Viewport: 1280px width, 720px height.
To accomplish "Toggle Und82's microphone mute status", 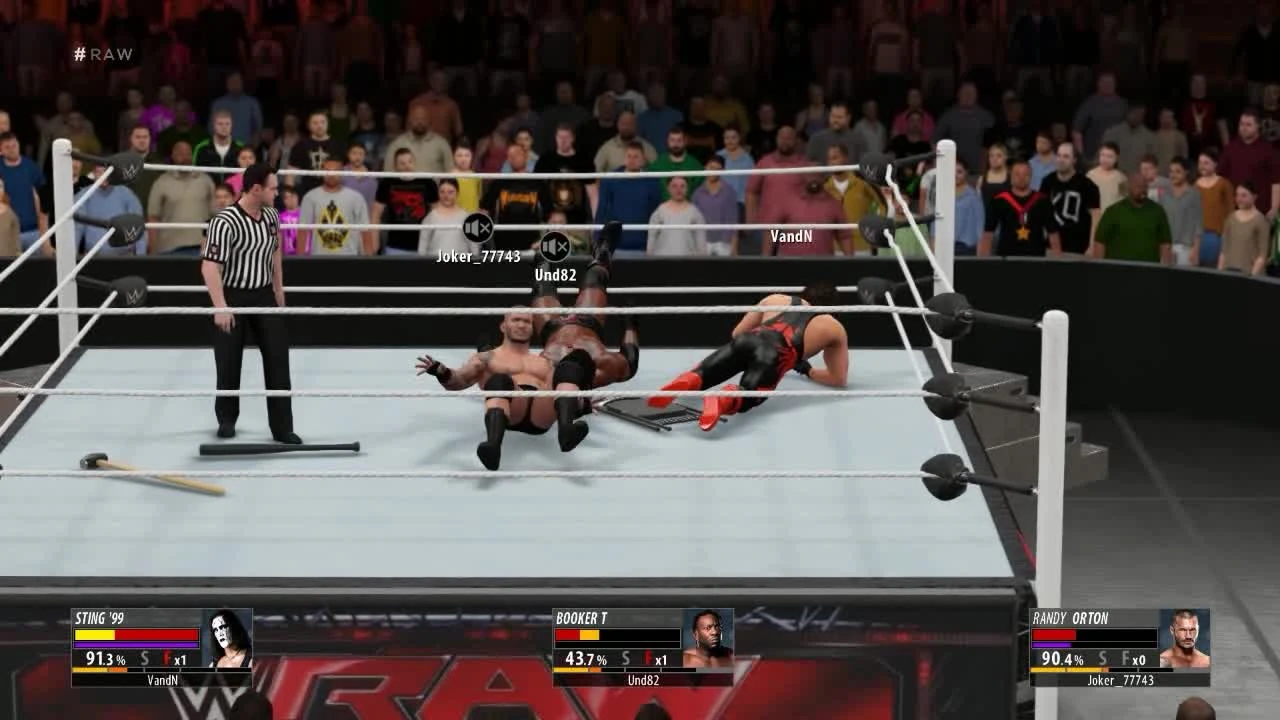I will [556, 247].
